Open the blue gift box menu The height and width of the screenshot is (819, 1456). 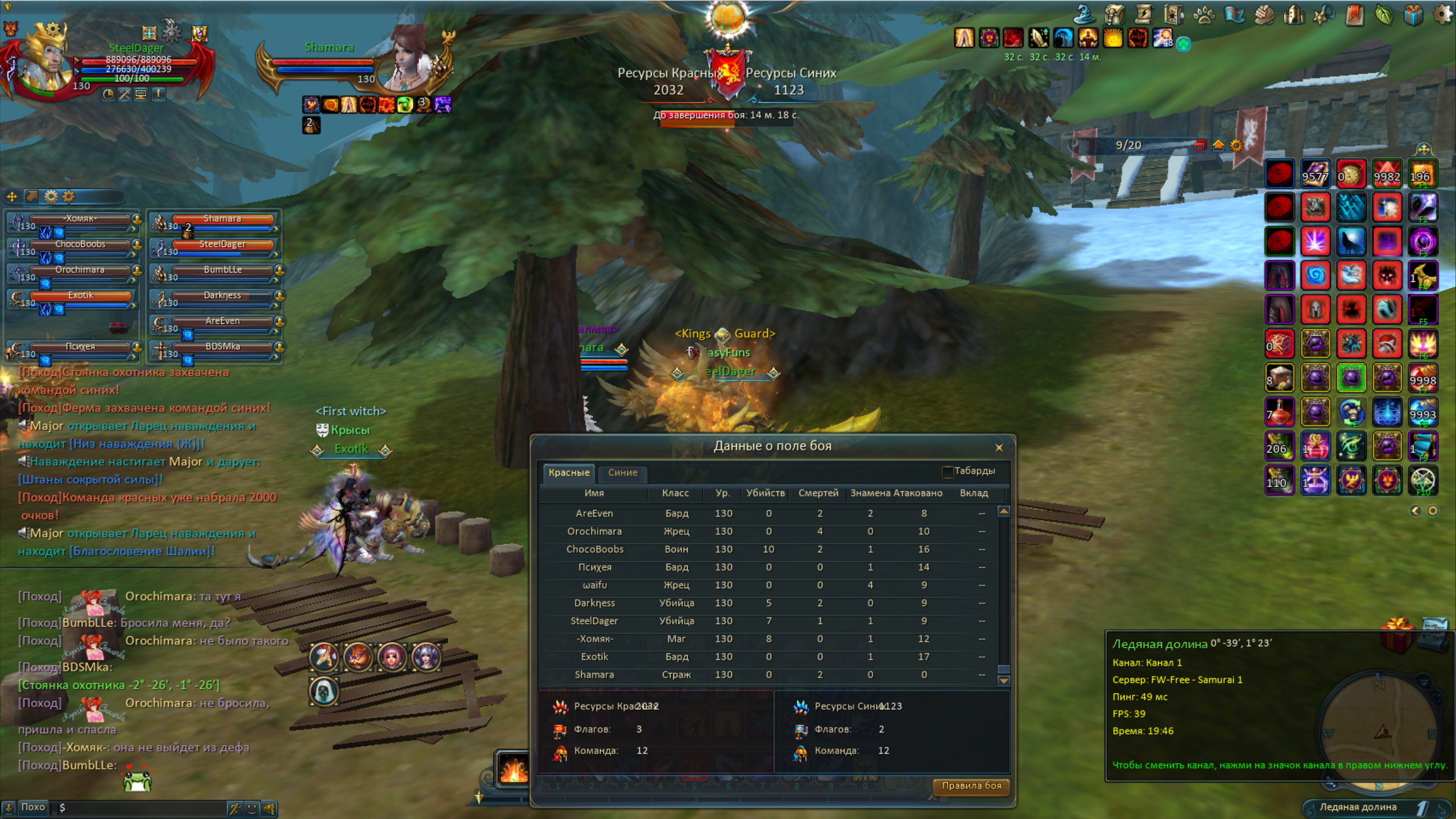click(1413, 14)
